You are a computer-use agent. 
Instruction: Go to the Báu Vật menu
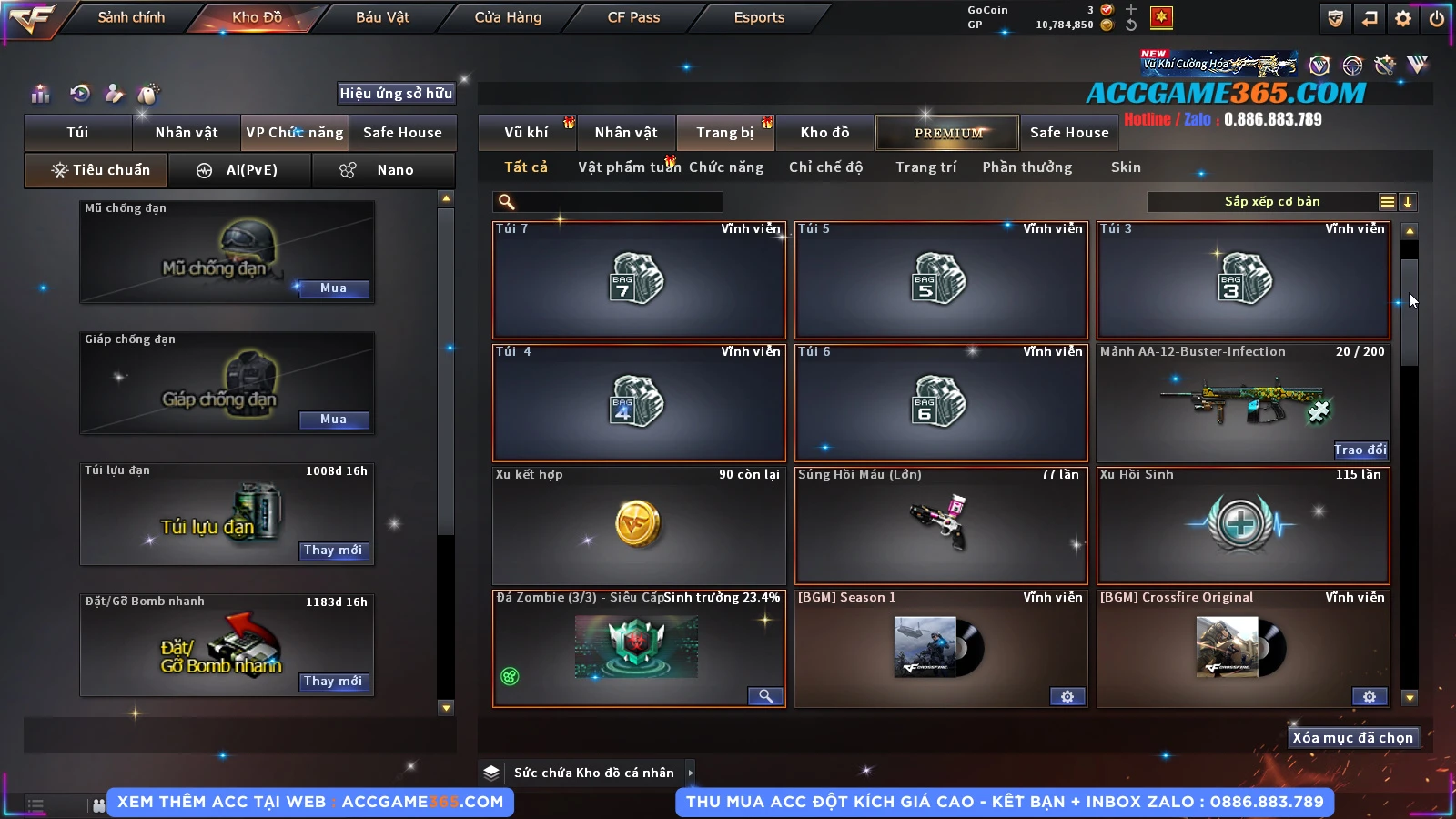pyautogui.click(x=382, y=17)
